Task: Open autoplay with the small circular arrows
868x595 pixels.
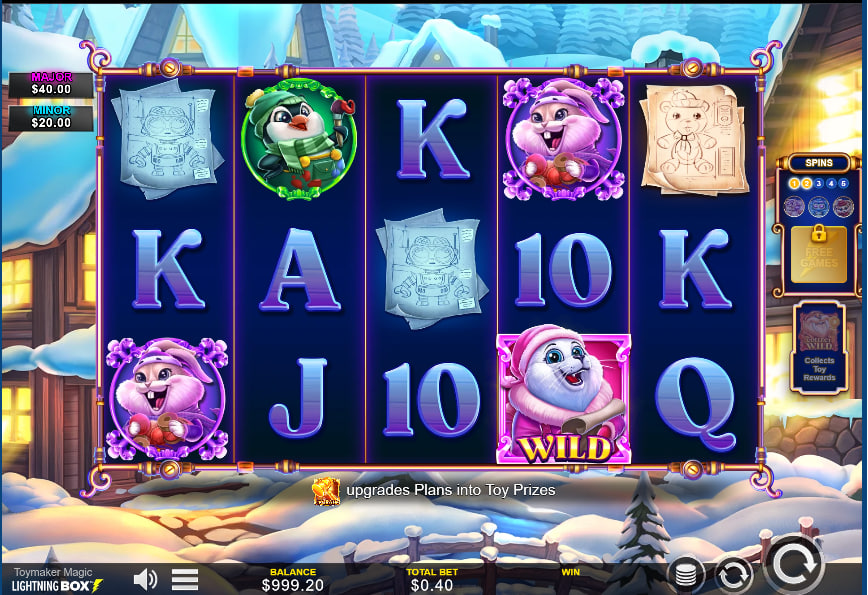Action: (x=733, y=575)
